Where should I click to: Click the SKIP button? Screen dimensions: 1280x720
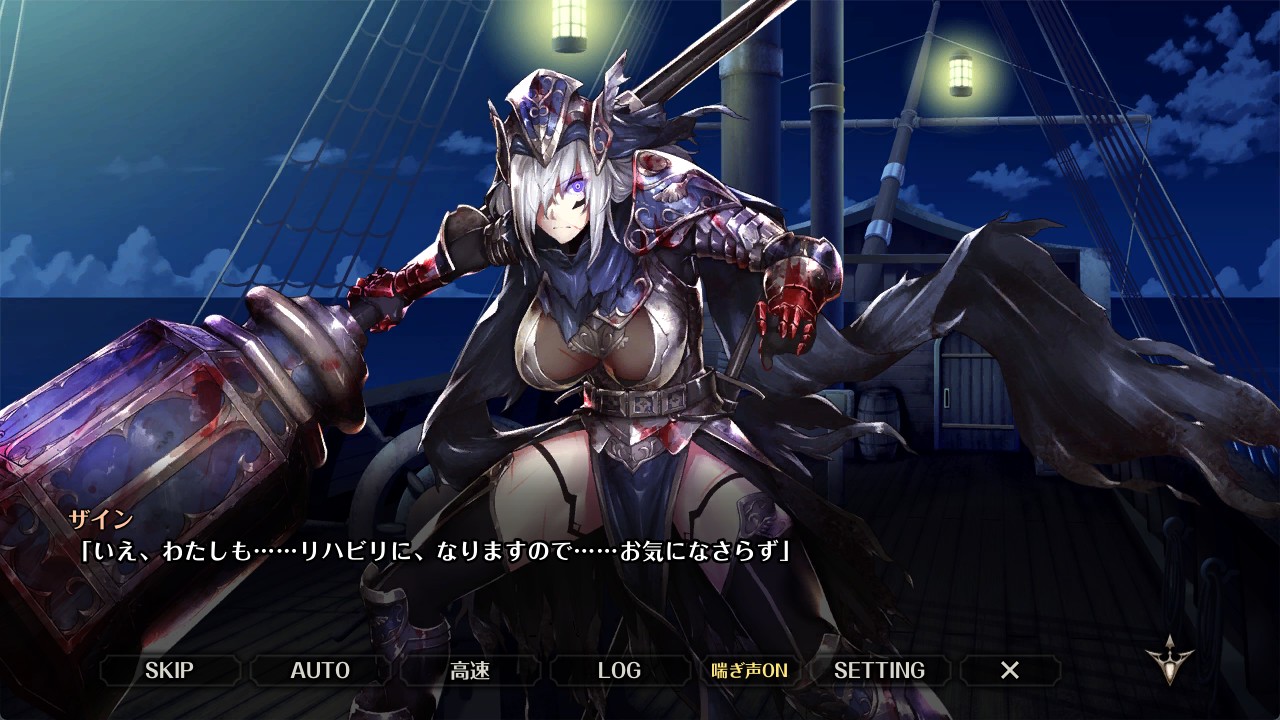coord(169,670)
